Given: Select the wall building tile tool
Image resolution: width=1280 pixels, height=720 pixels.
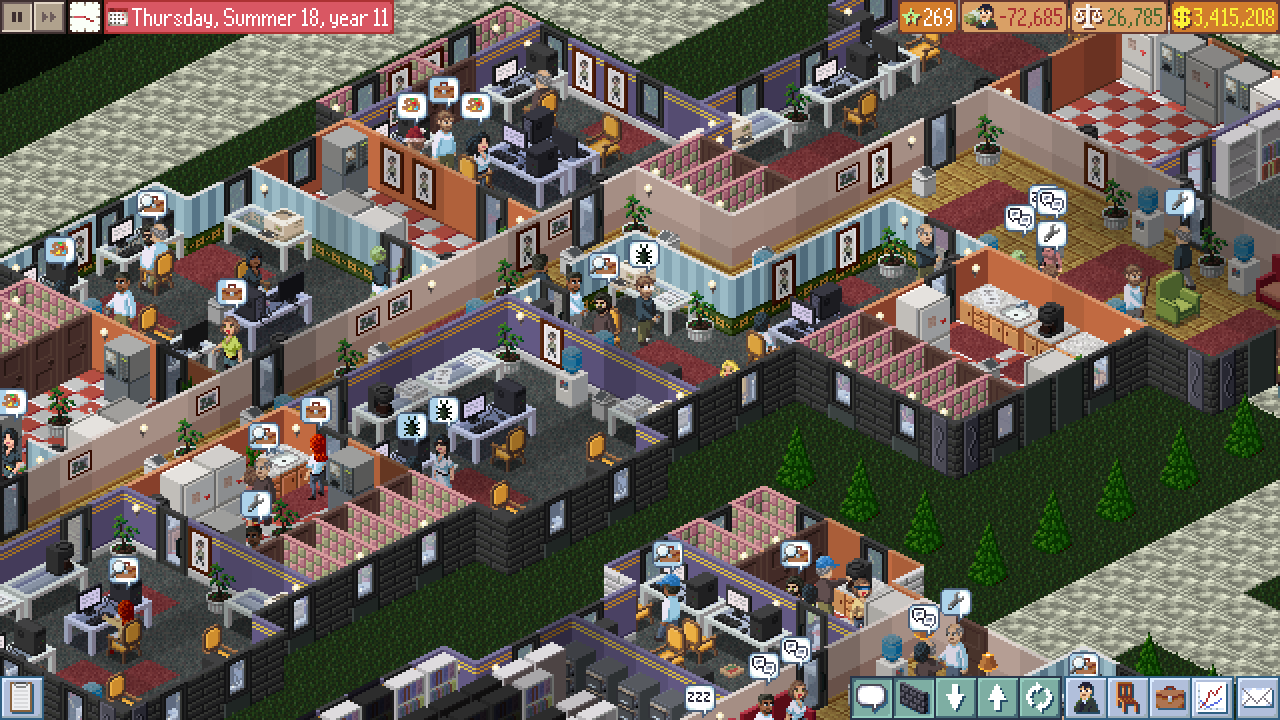Looking at the screenshot, I should 913,695.
